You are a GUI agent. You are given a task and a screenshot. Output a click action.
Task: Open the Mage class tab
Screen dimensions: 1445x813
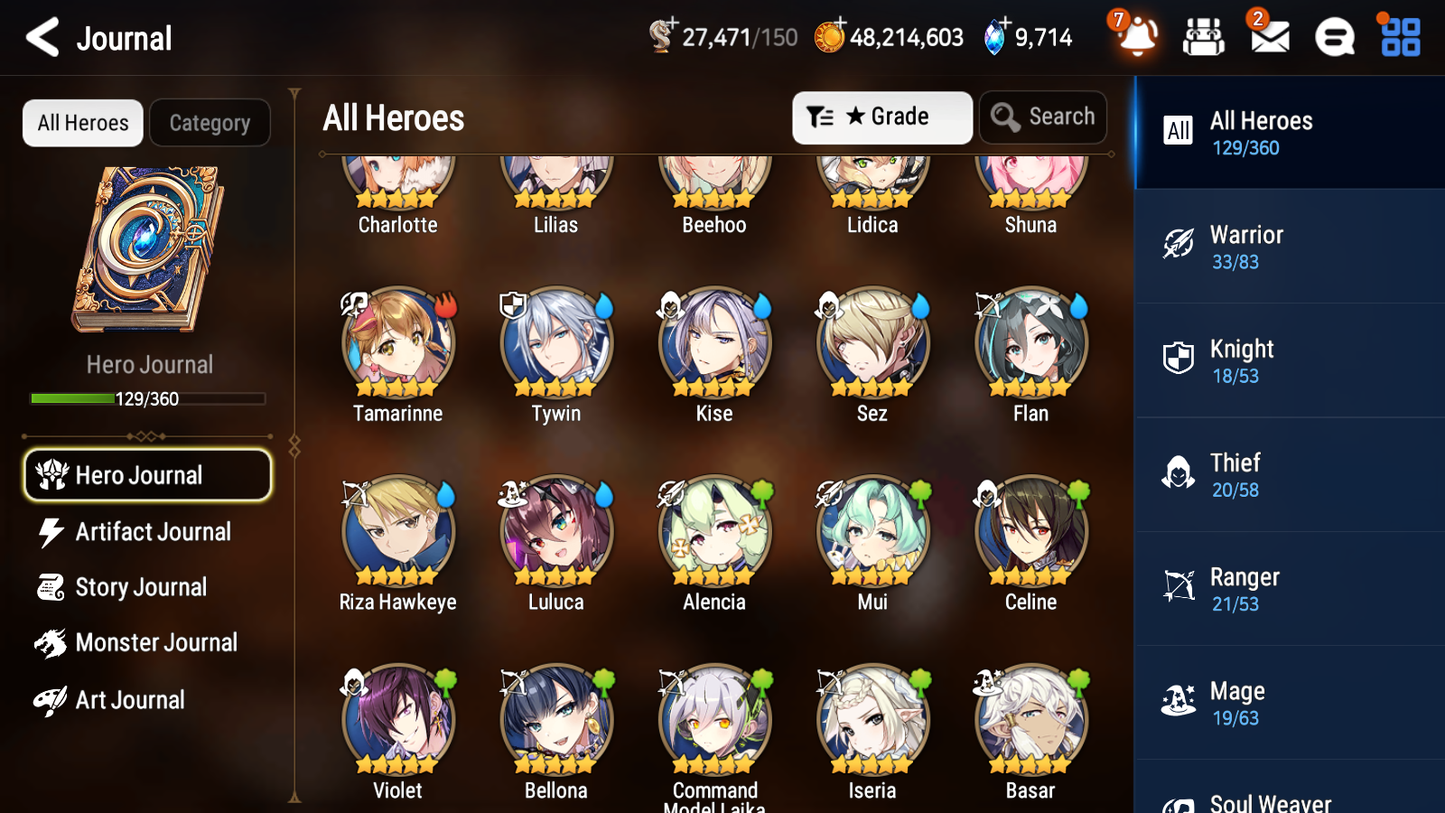click(x=1289, y=702)
